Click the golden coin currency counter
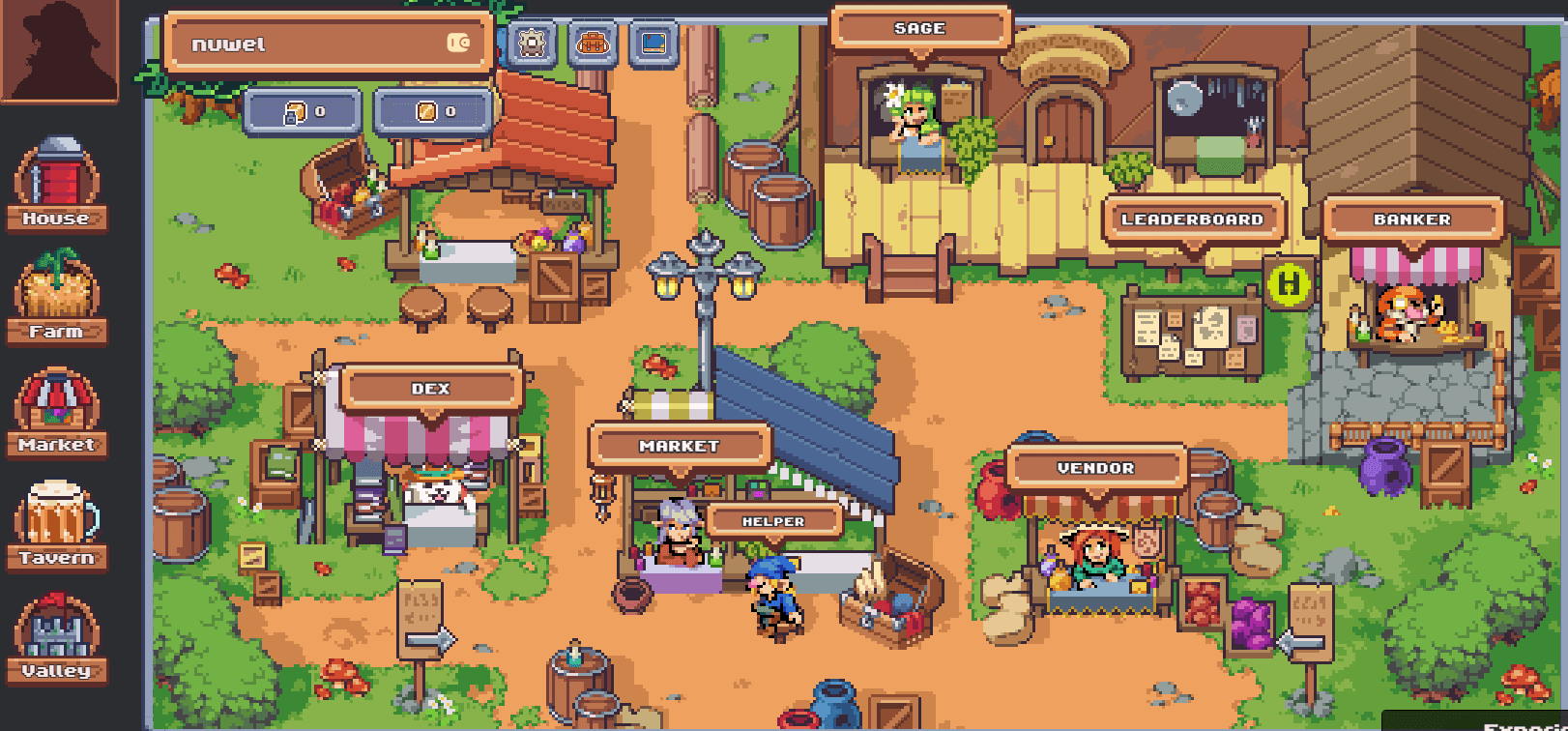The image size is (1568, 731). [433, 111]
